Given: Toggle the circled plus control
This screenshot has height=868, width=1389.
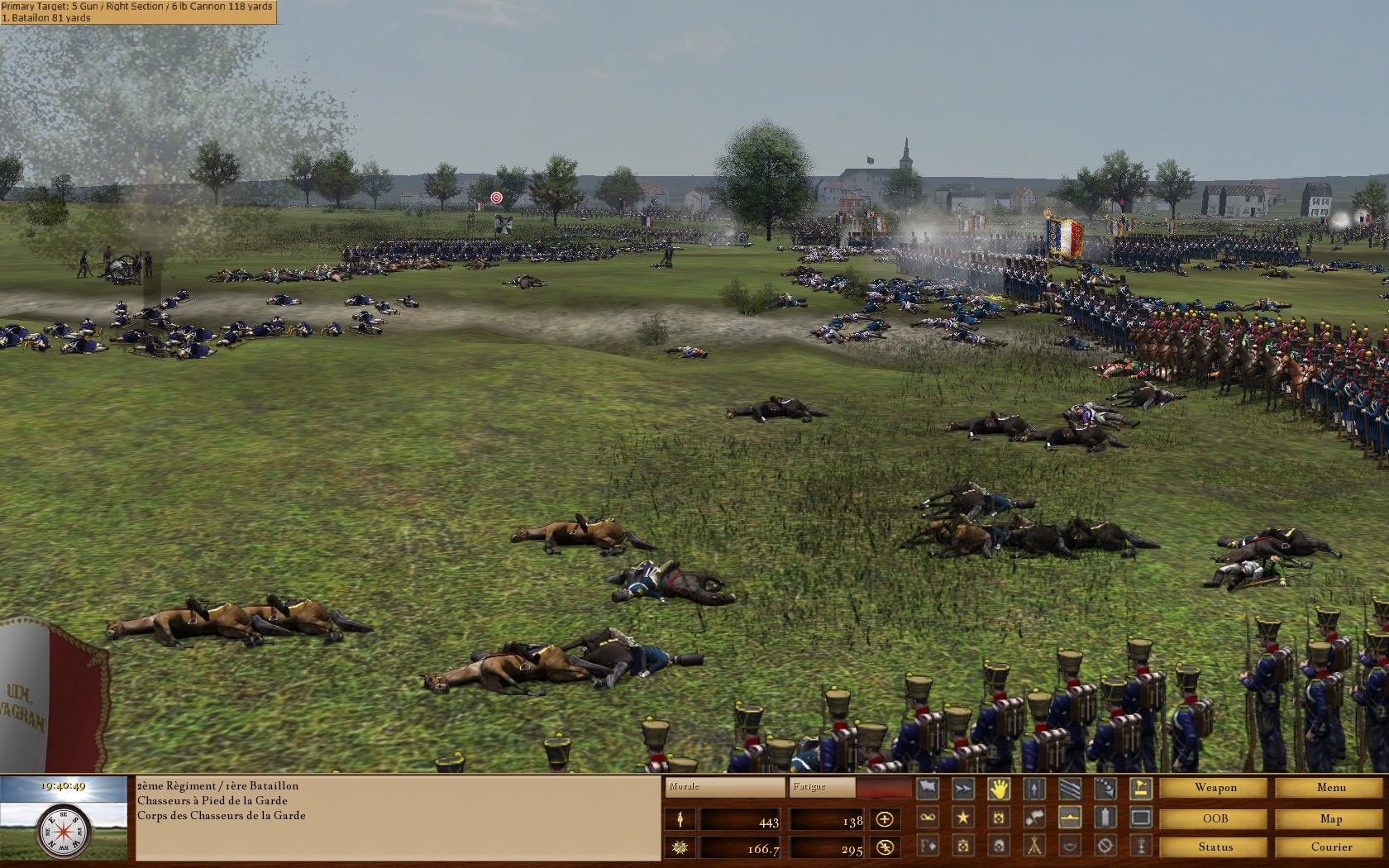Looking at the screenshot, I should click(884, 820).
